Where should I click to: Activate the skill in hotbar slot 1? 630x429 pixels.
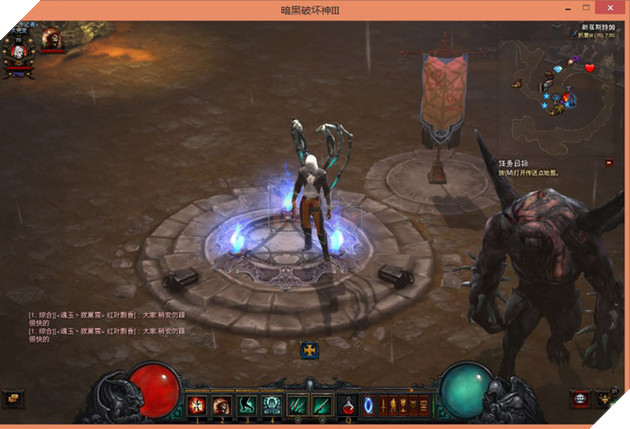pos(197,405)
